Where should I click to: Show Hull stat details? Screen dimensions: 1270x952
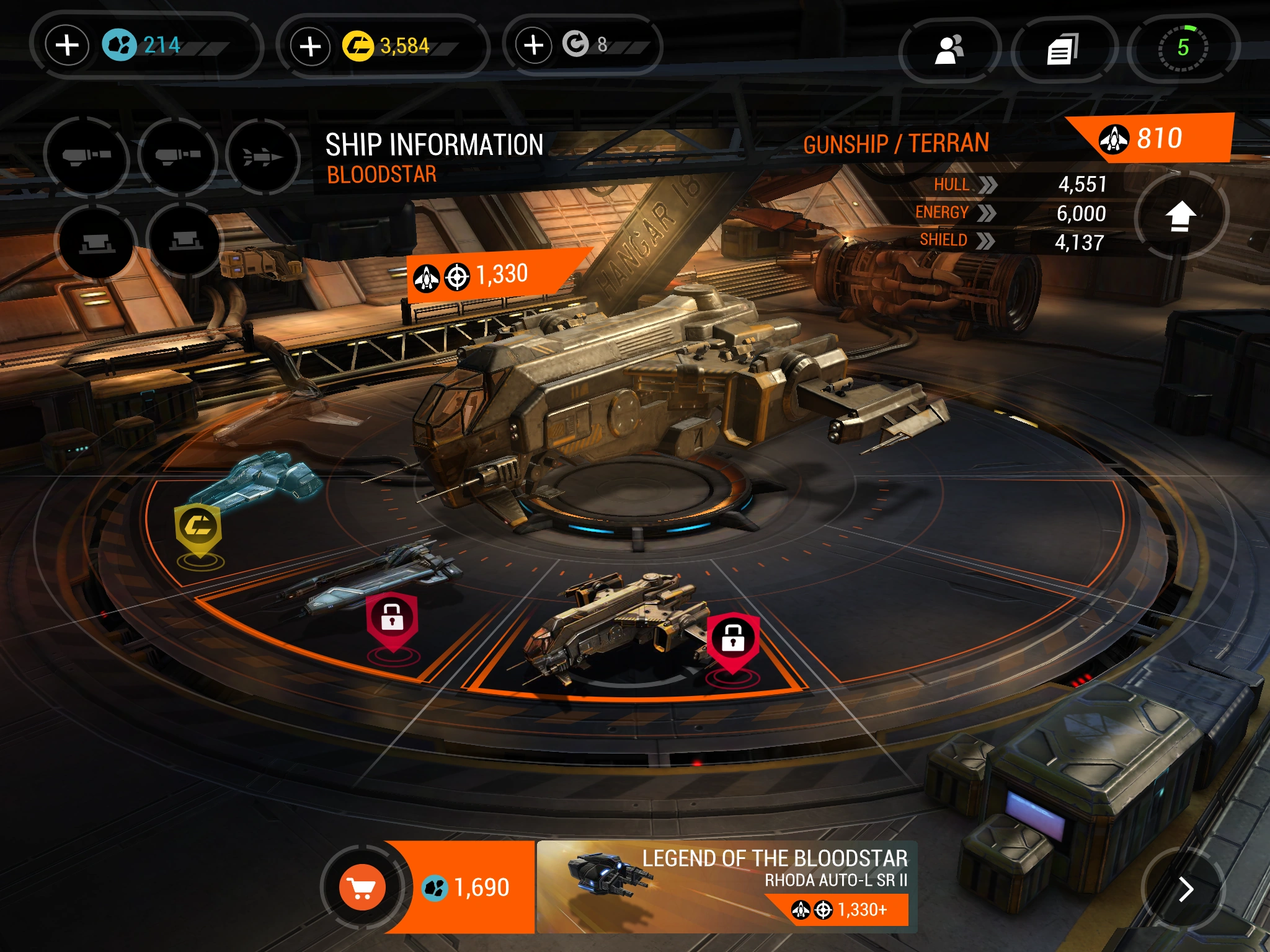coord(987,185)
